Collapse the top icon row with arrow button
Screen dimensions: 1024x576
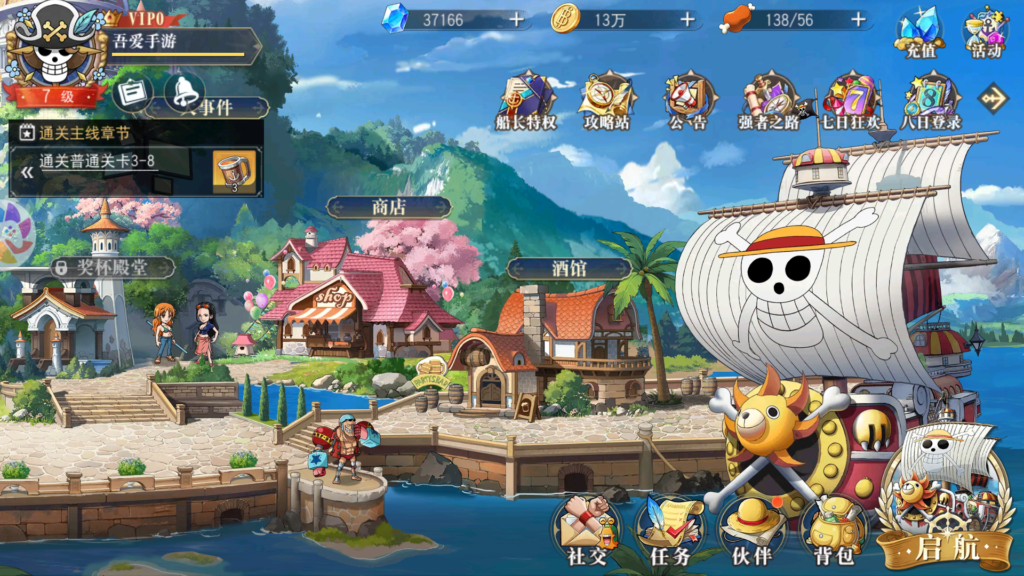[994, 97]
